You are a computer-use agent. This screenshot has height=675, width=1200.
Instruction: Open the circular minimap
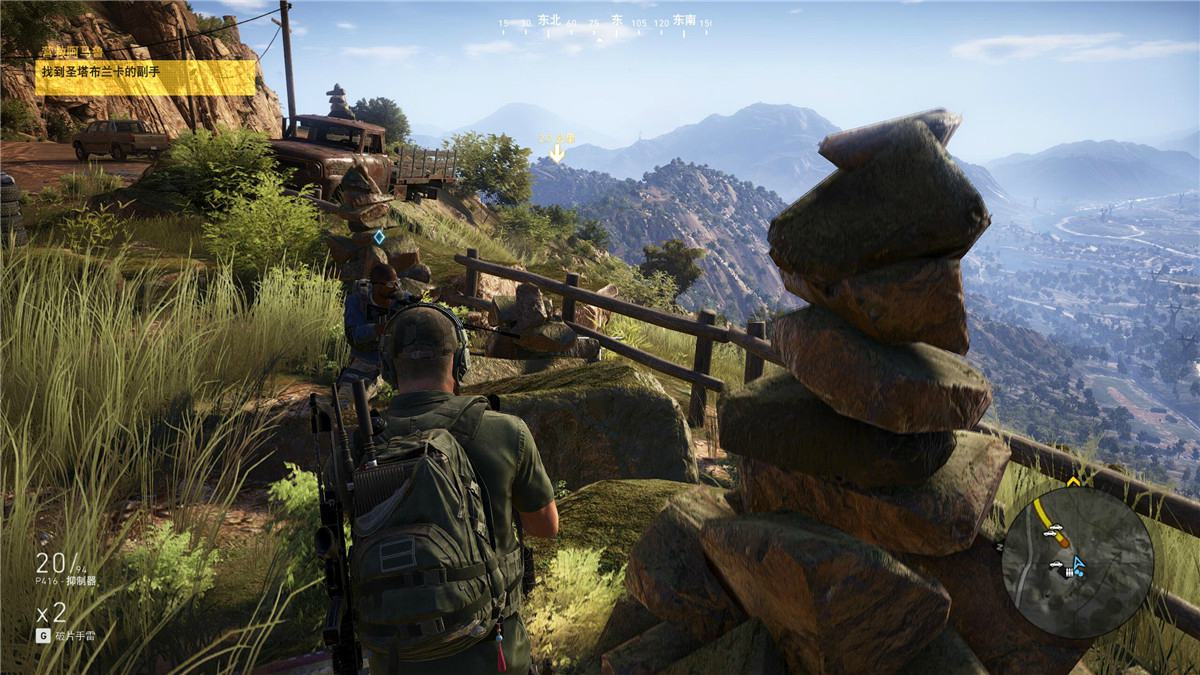pyautogui.click(x=1077, y=562)
